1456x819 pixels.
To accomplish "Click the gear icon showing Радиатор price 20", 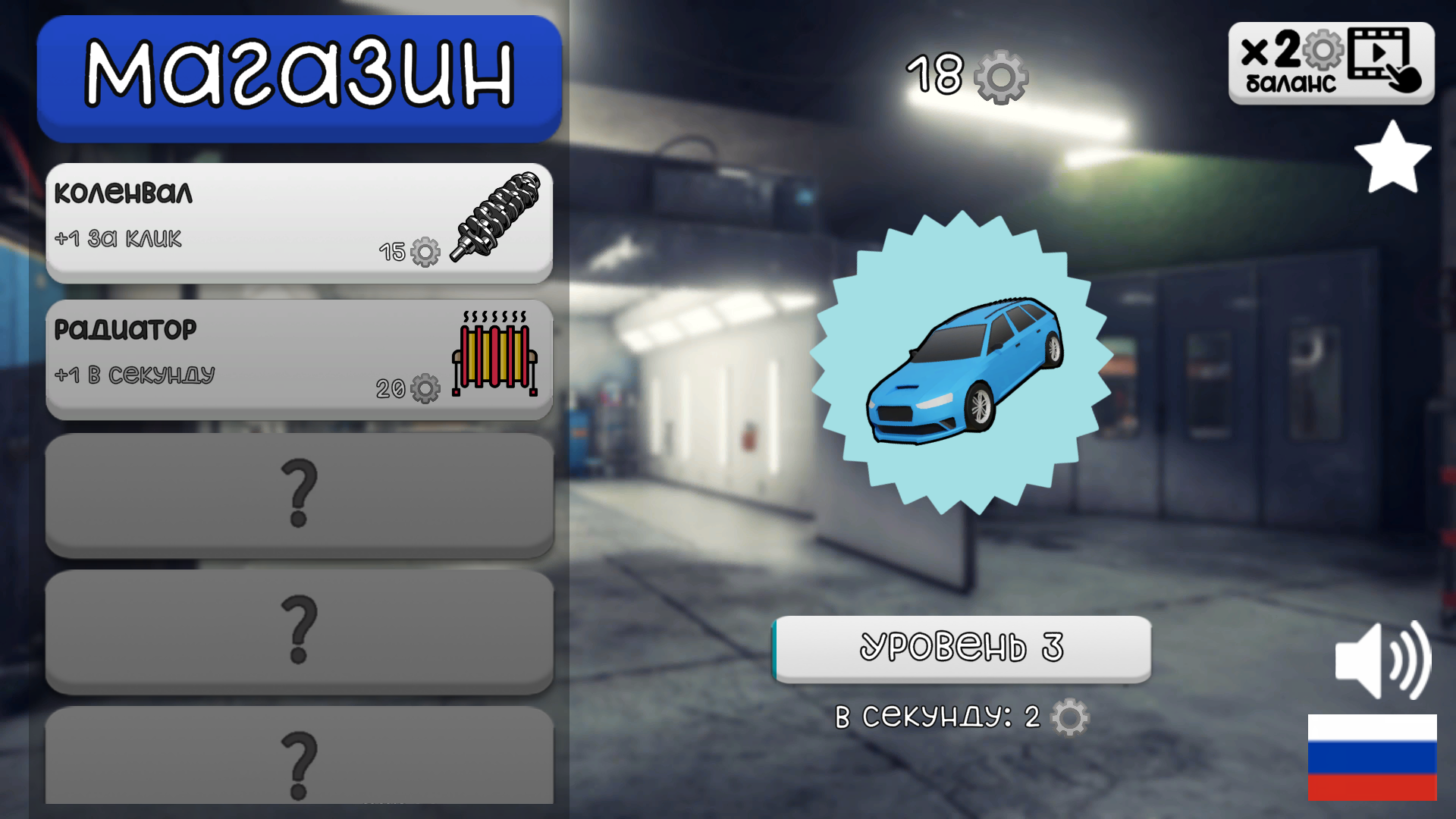I will [423, 388].
